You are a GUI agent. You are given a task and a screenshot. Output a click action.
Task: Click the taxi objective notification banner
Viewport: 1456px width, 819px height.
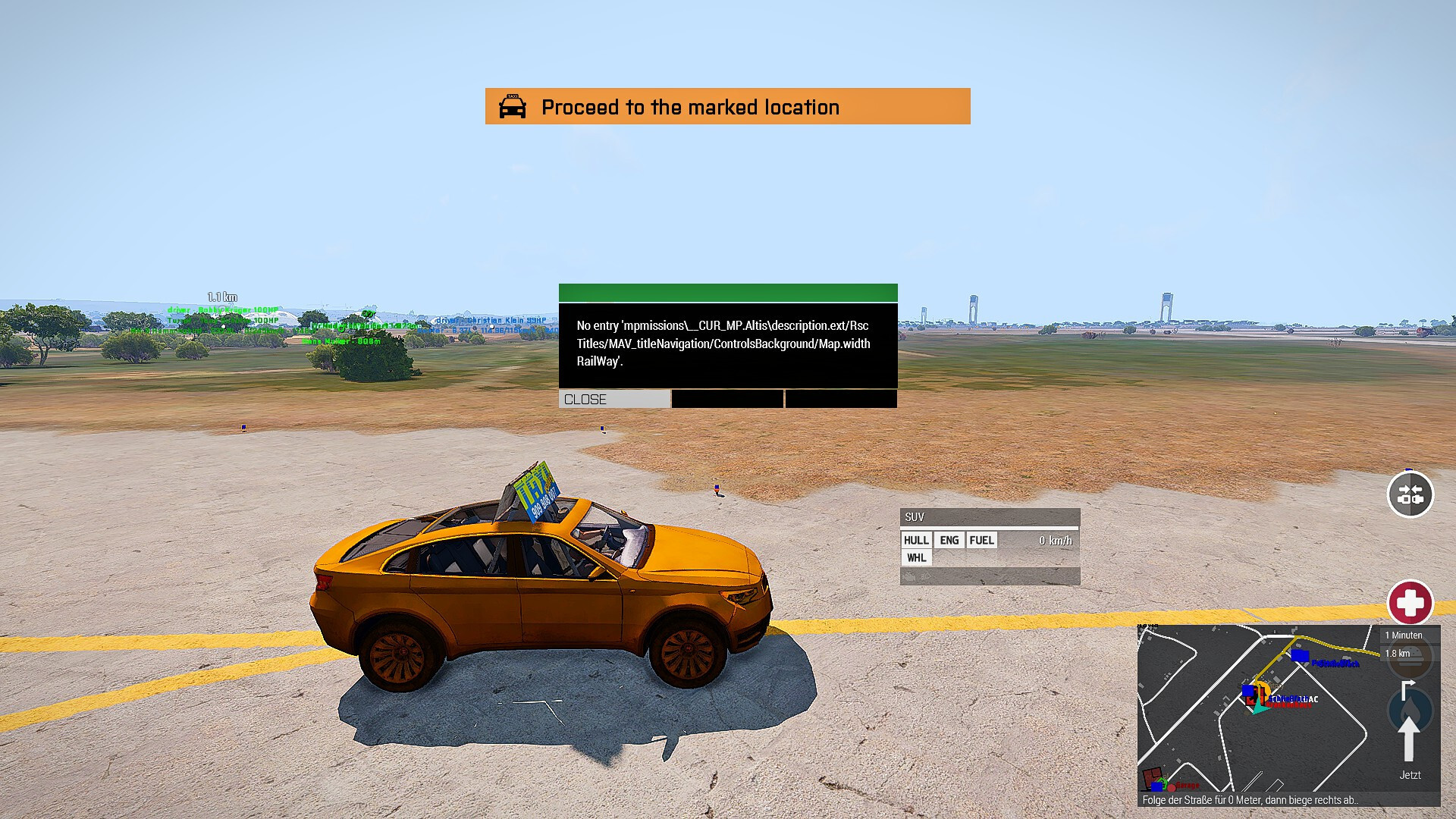point(727,107)
